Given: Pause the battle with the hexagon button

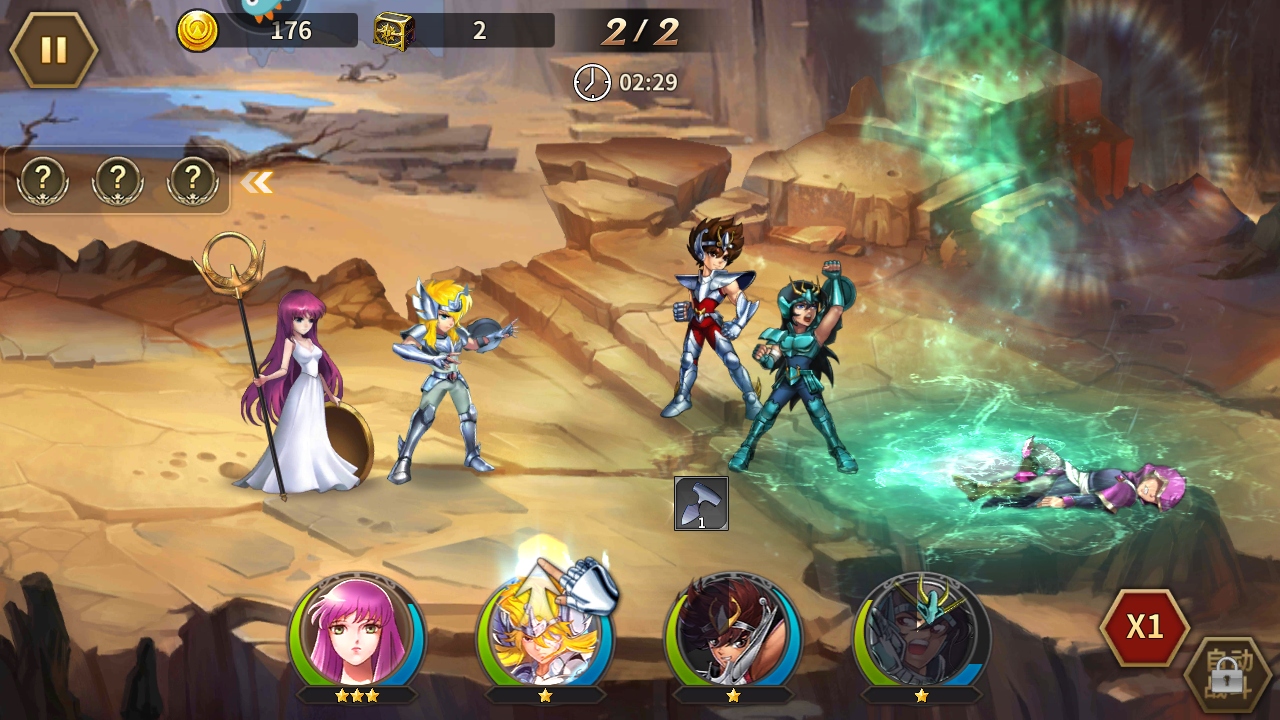Looking at the screenshot, I should [53, 50].
